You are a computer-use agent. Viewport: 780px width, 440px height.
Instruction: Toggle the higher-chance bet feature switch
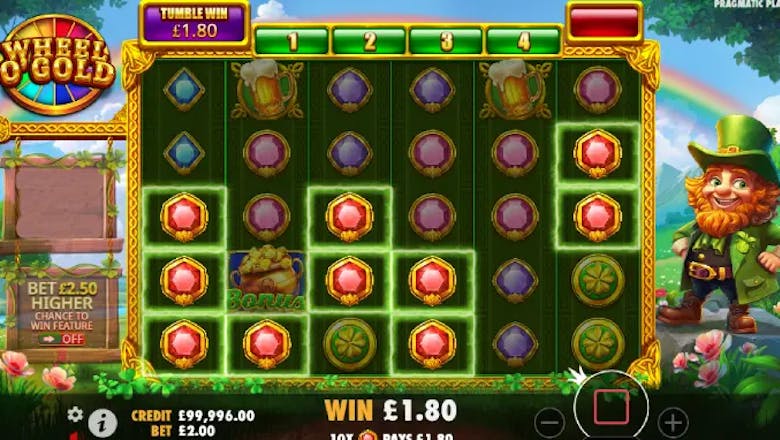coord(62,339)
